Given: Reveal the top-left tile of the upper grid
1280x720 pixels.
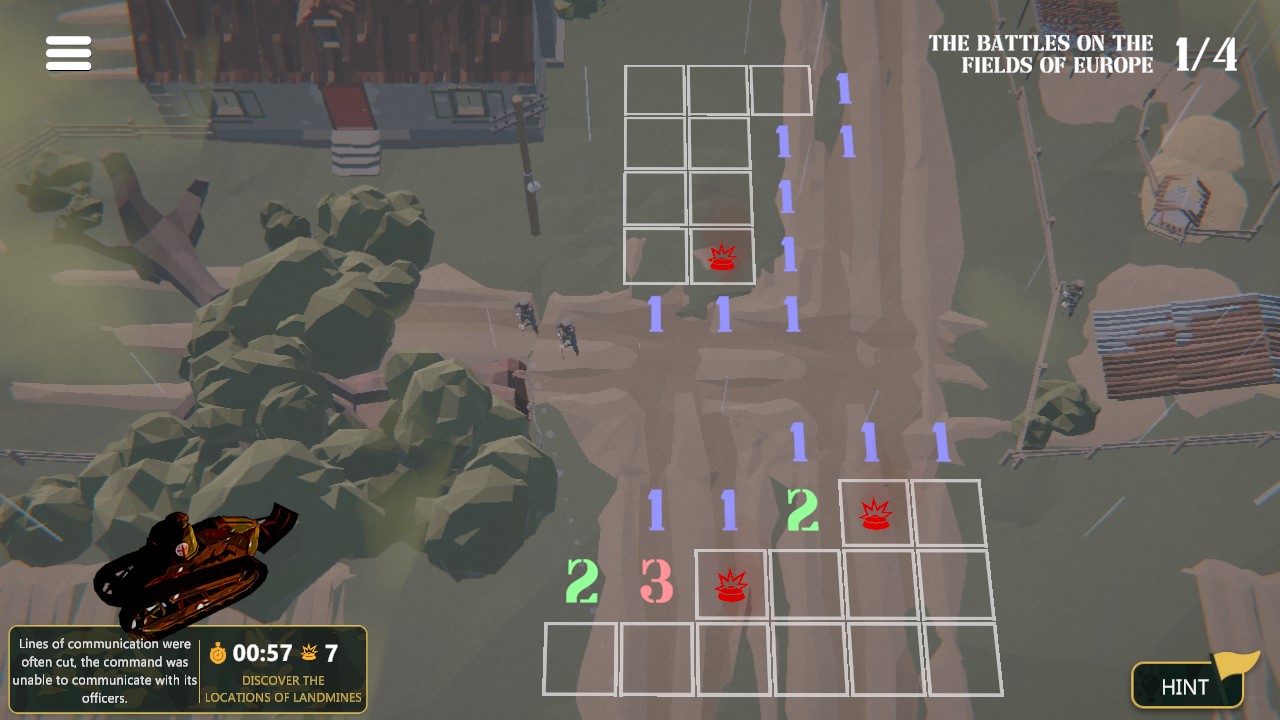Looking at the screenshot, I should pos(655,90).
